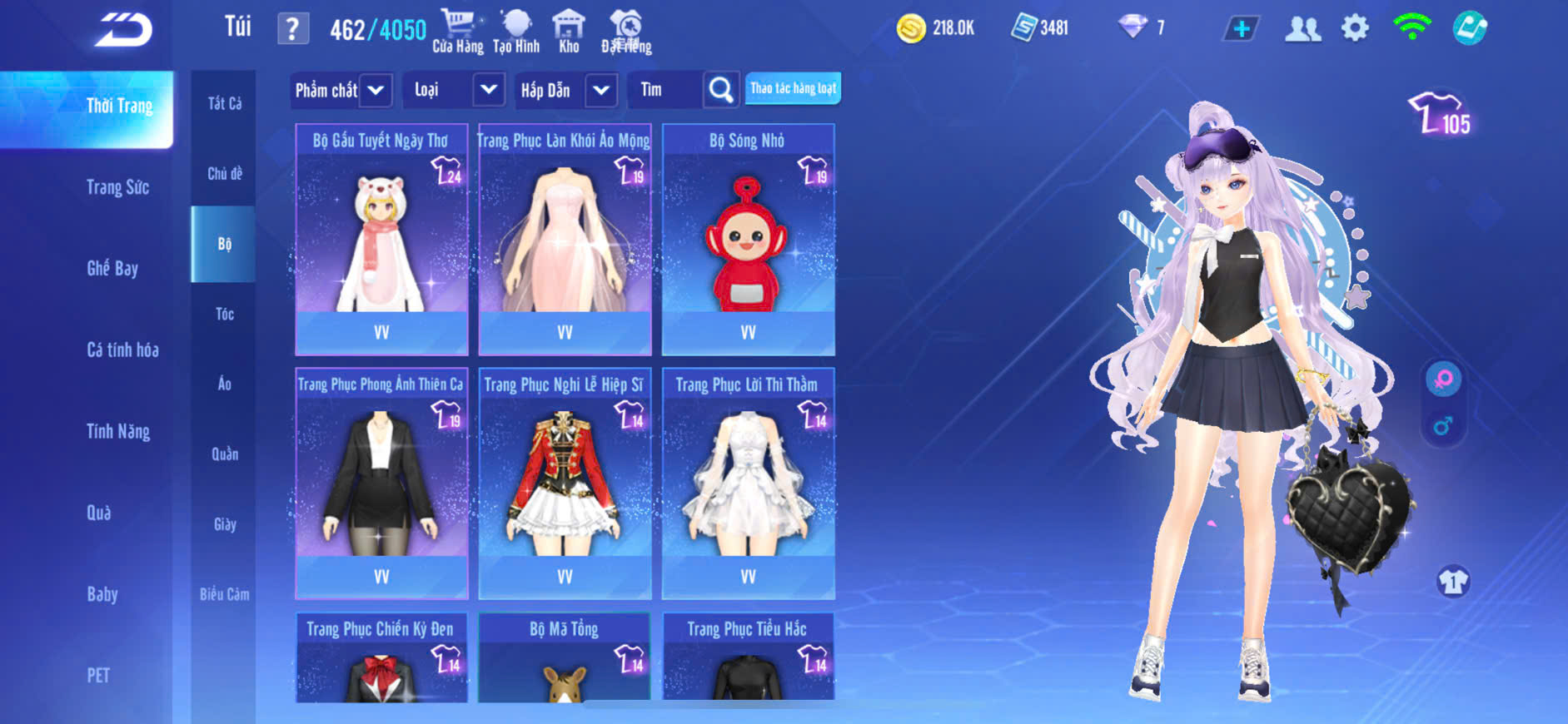The width and height of the screenshot is (1568, 724).
Task: Choose the Tóc sub-tab
Action: 224,314
